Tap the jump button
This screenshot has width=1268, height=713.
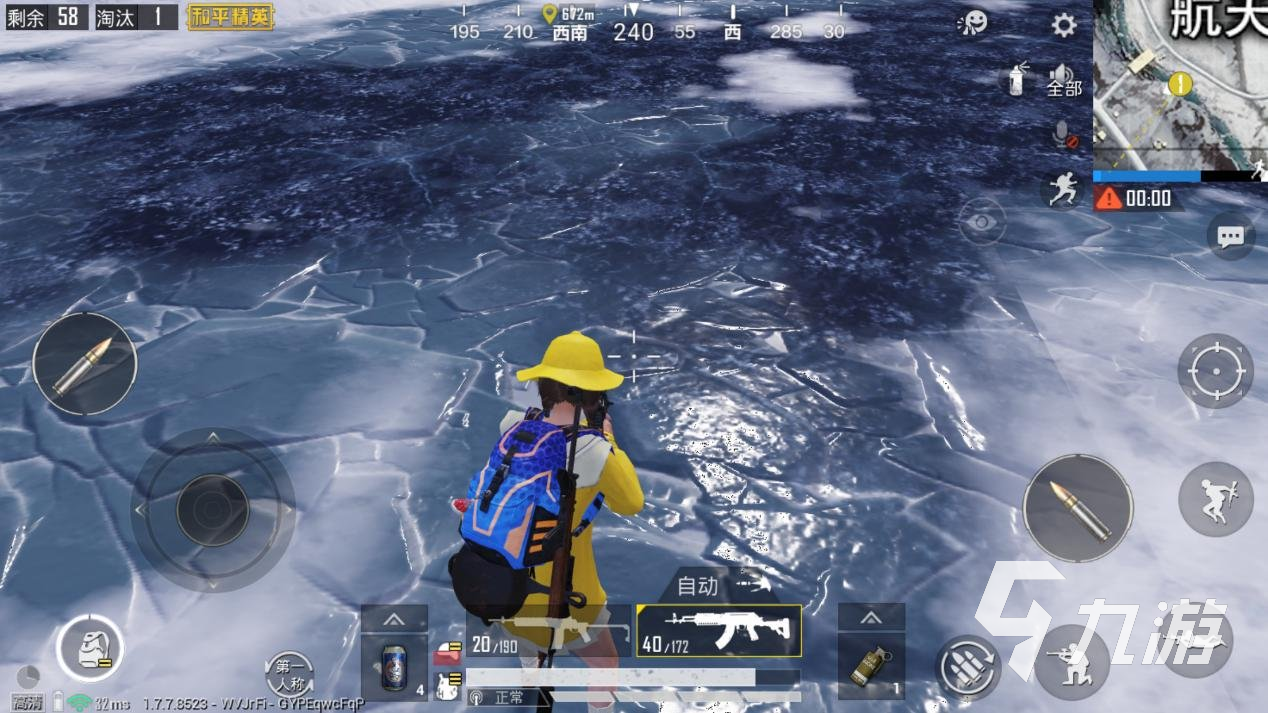click(1215, 499)
